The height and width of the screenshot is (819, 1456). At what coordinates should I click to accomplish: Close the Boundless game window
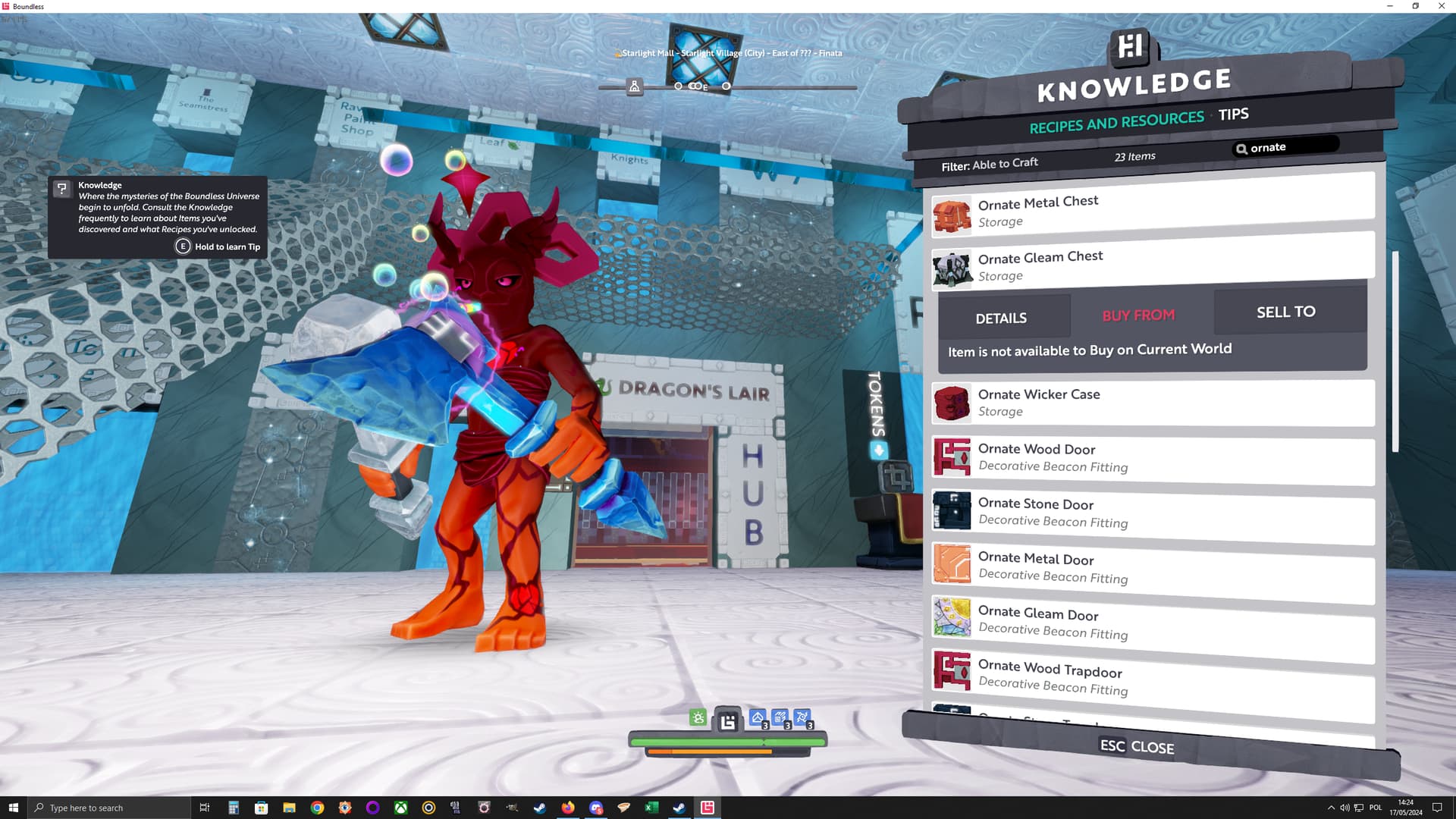tap(1441, 6)
